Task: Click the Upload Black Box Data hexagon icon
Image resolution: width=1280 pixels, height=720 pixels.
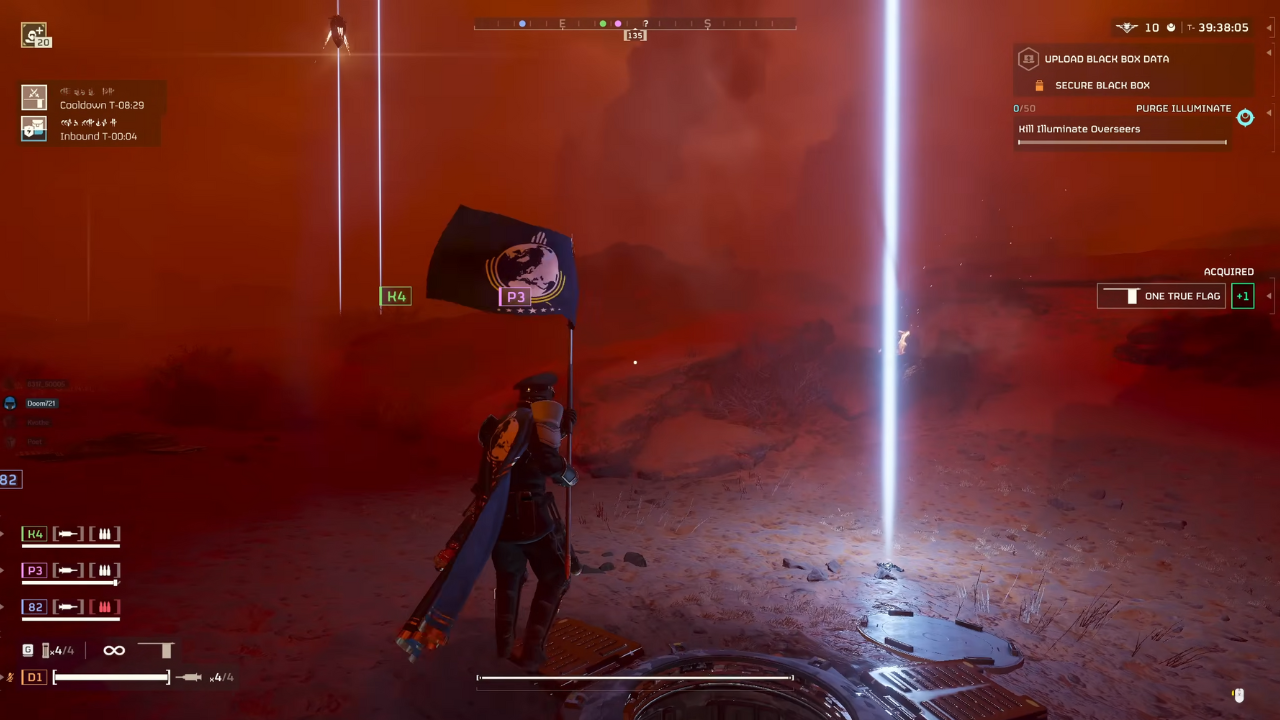Action: tap(1029, 58)
